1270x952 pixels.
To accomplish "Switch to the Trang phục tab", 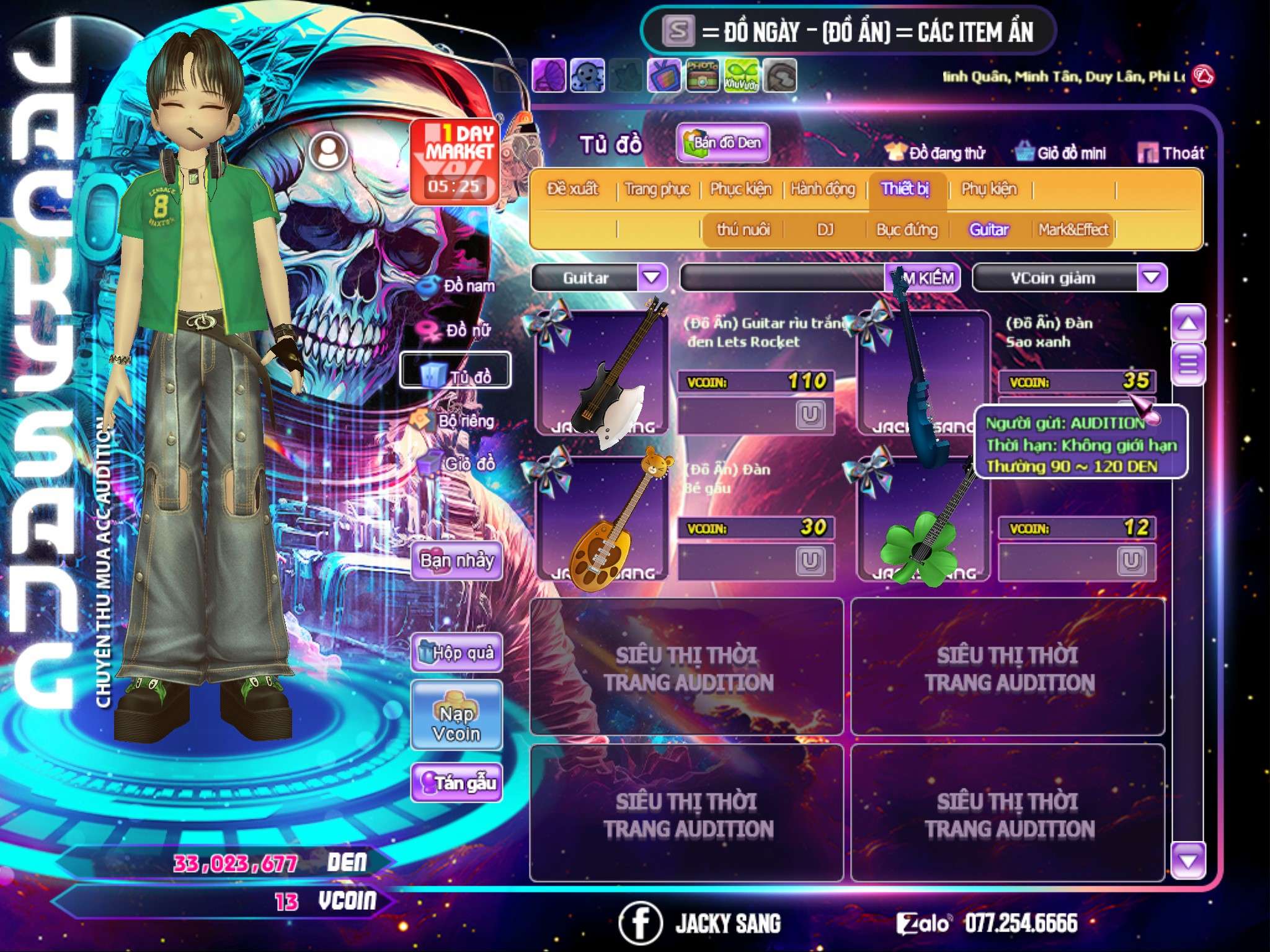I will tap(657, 188).
